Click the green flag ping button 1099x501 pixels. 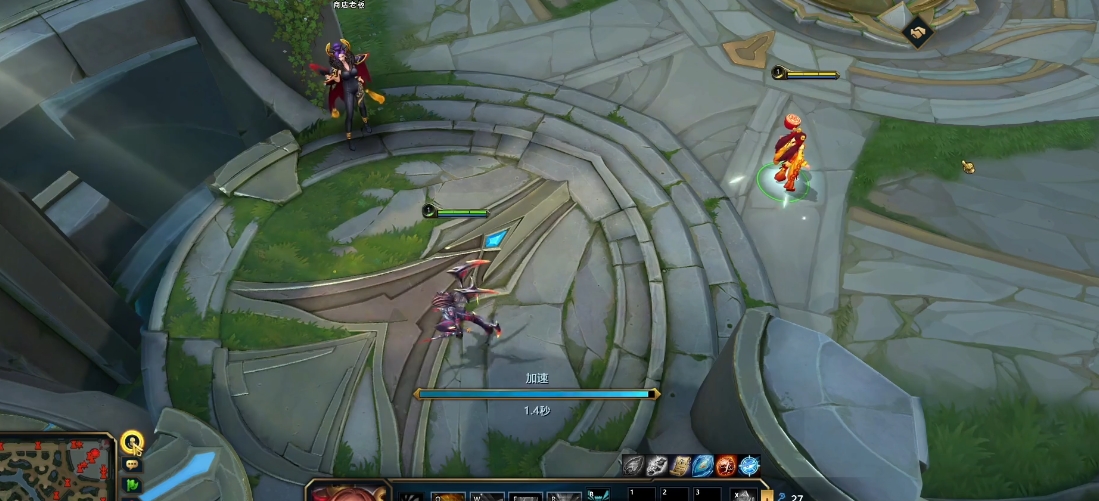(132, 485)
